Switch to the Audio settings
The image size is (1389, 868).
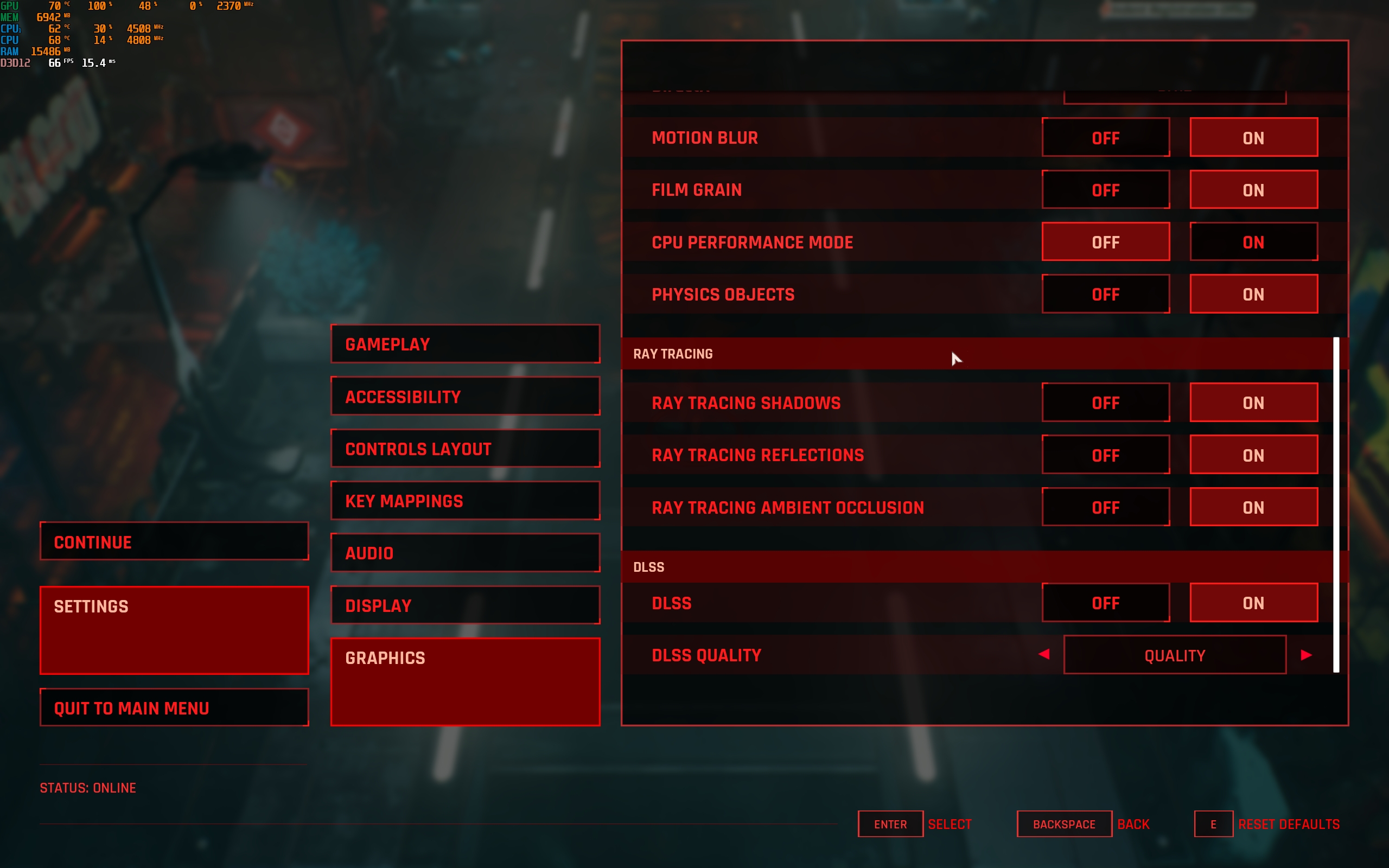pyautogui.click(x=465, y=553)
